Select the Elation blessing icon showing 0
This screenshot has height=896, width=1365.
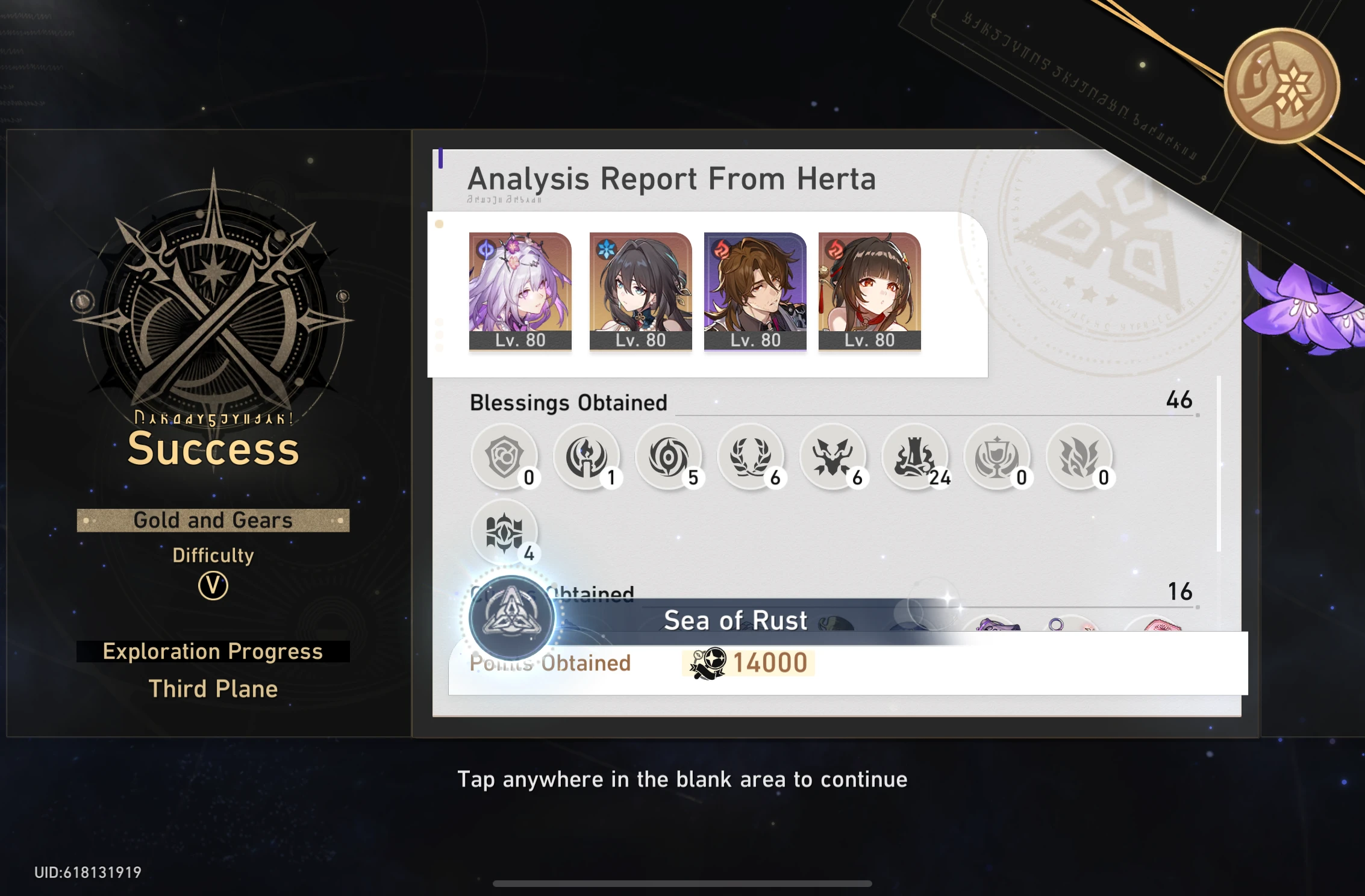[999, 456]
